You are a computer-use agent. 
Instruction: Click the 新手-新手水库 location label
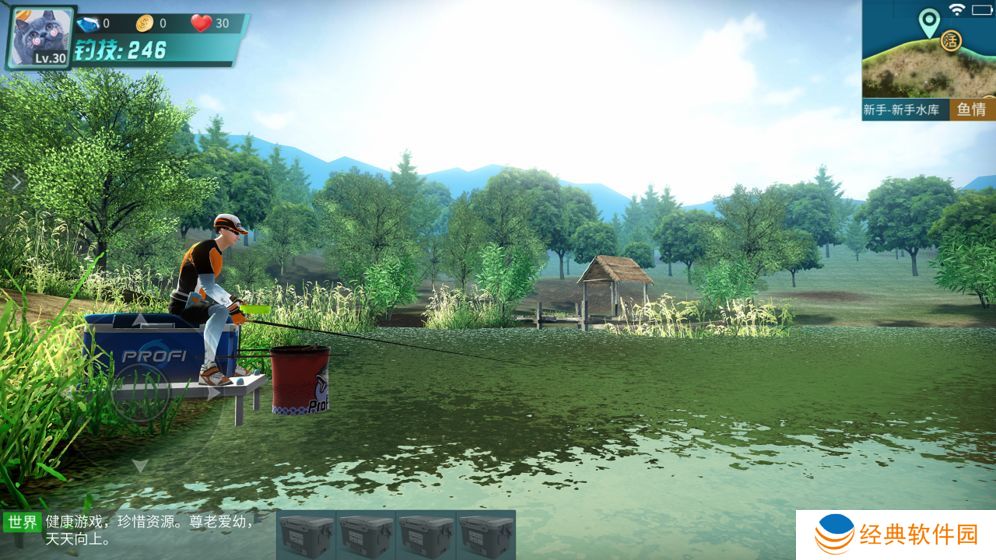pos(903,110)
